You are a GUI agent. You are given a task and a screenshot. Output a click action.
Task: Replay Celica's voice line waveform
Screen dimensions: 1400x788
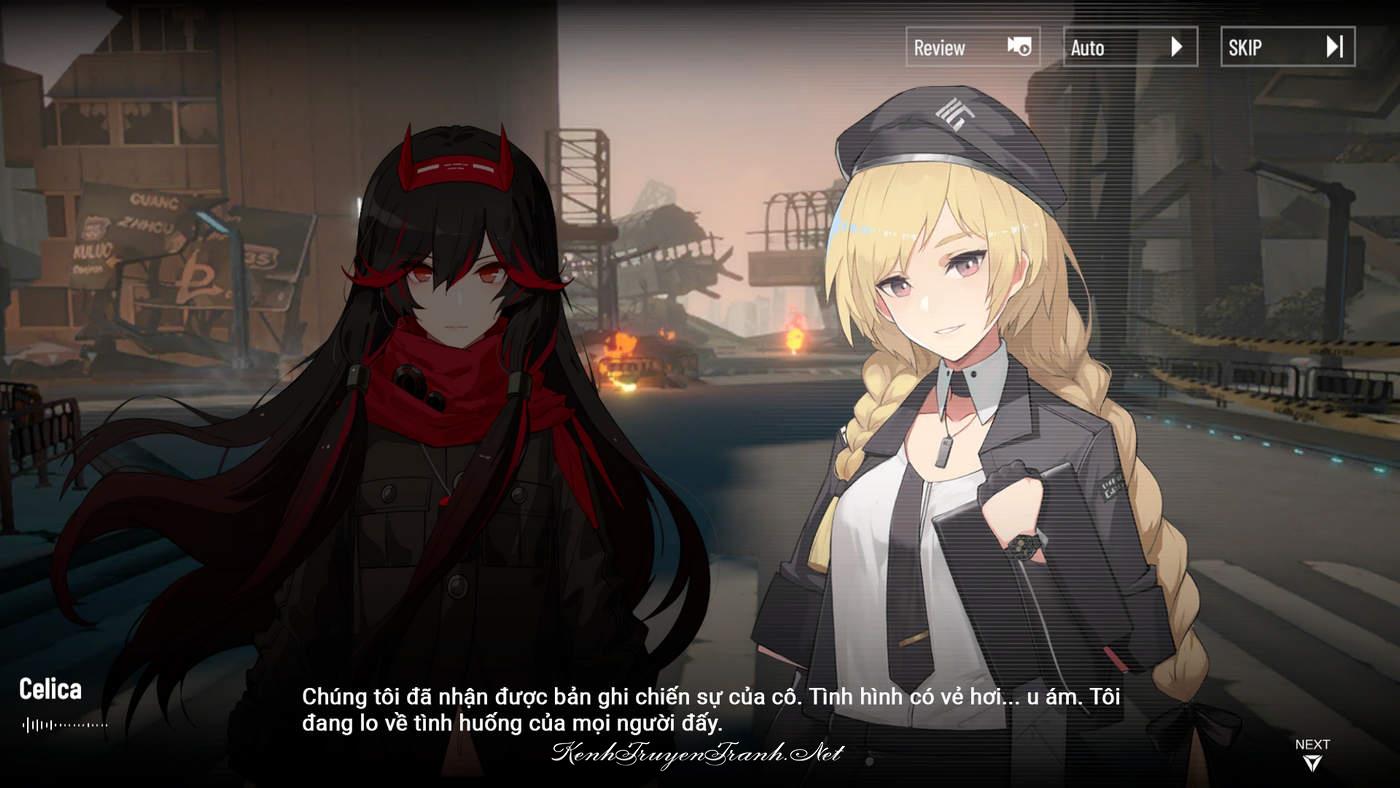(x=64, y=724)
